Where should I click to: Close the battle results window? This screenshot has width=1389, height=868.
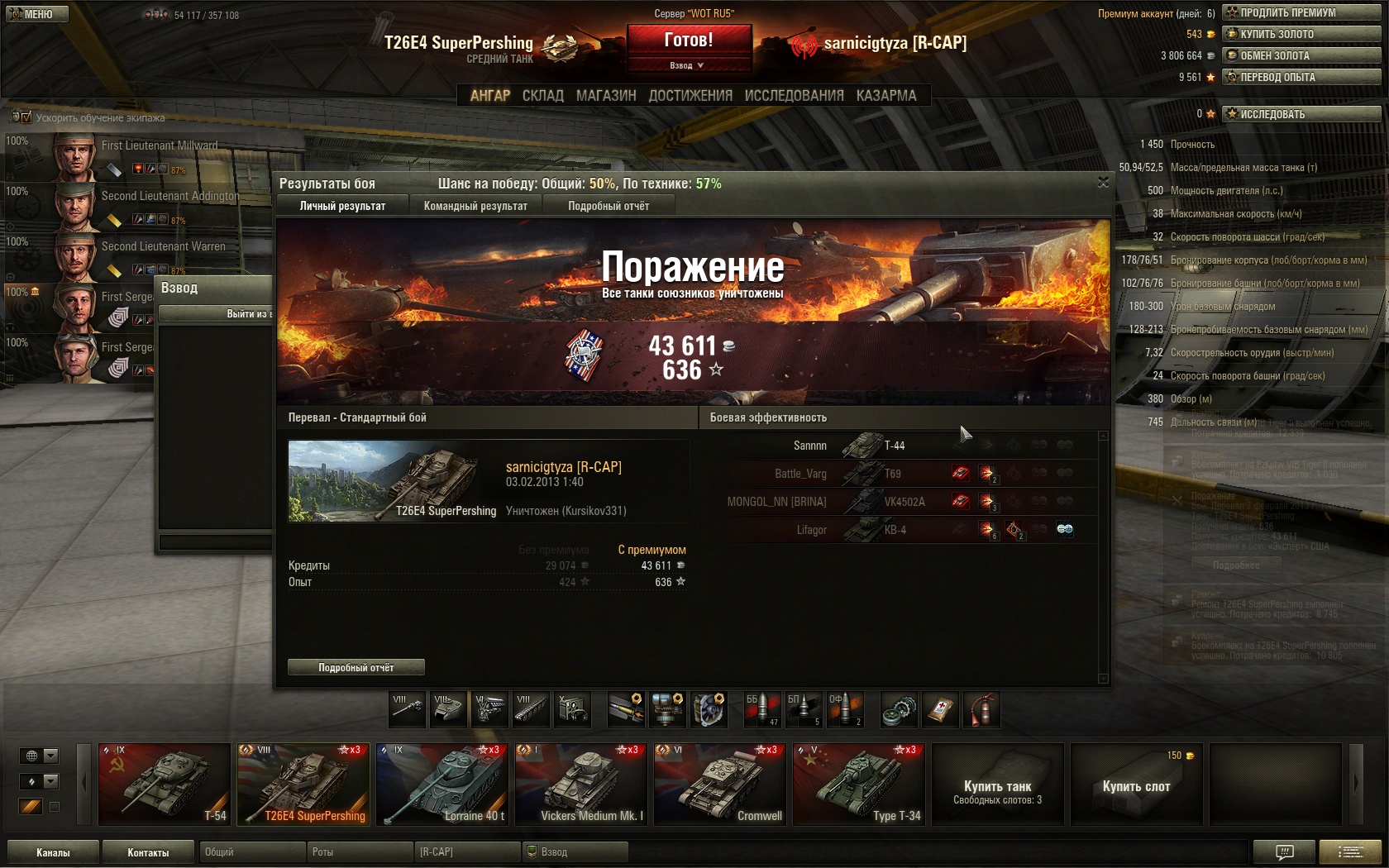click(x=1103, y=182)
